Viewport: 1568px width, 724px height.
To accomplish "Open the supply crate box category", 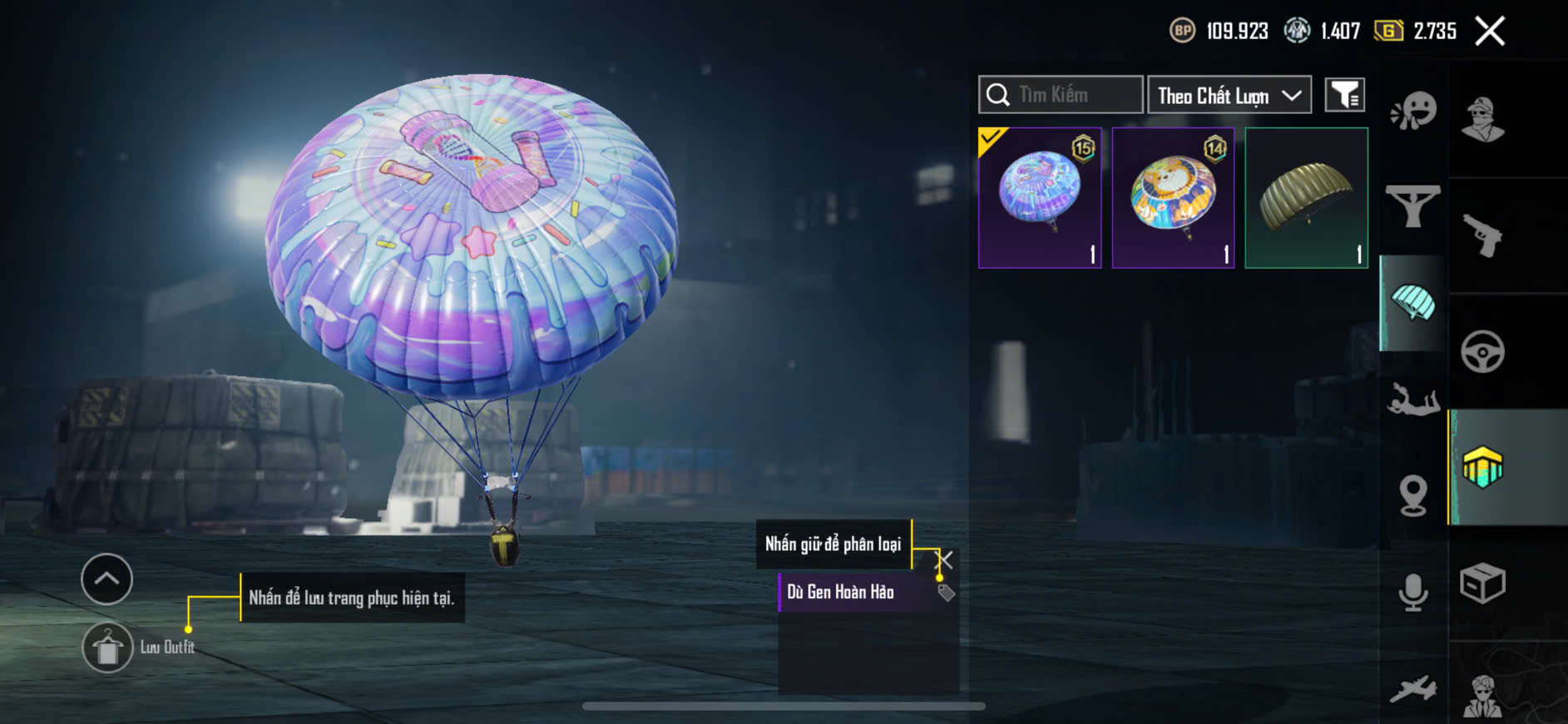I will pyautogui.click(x=1482, y=583).
